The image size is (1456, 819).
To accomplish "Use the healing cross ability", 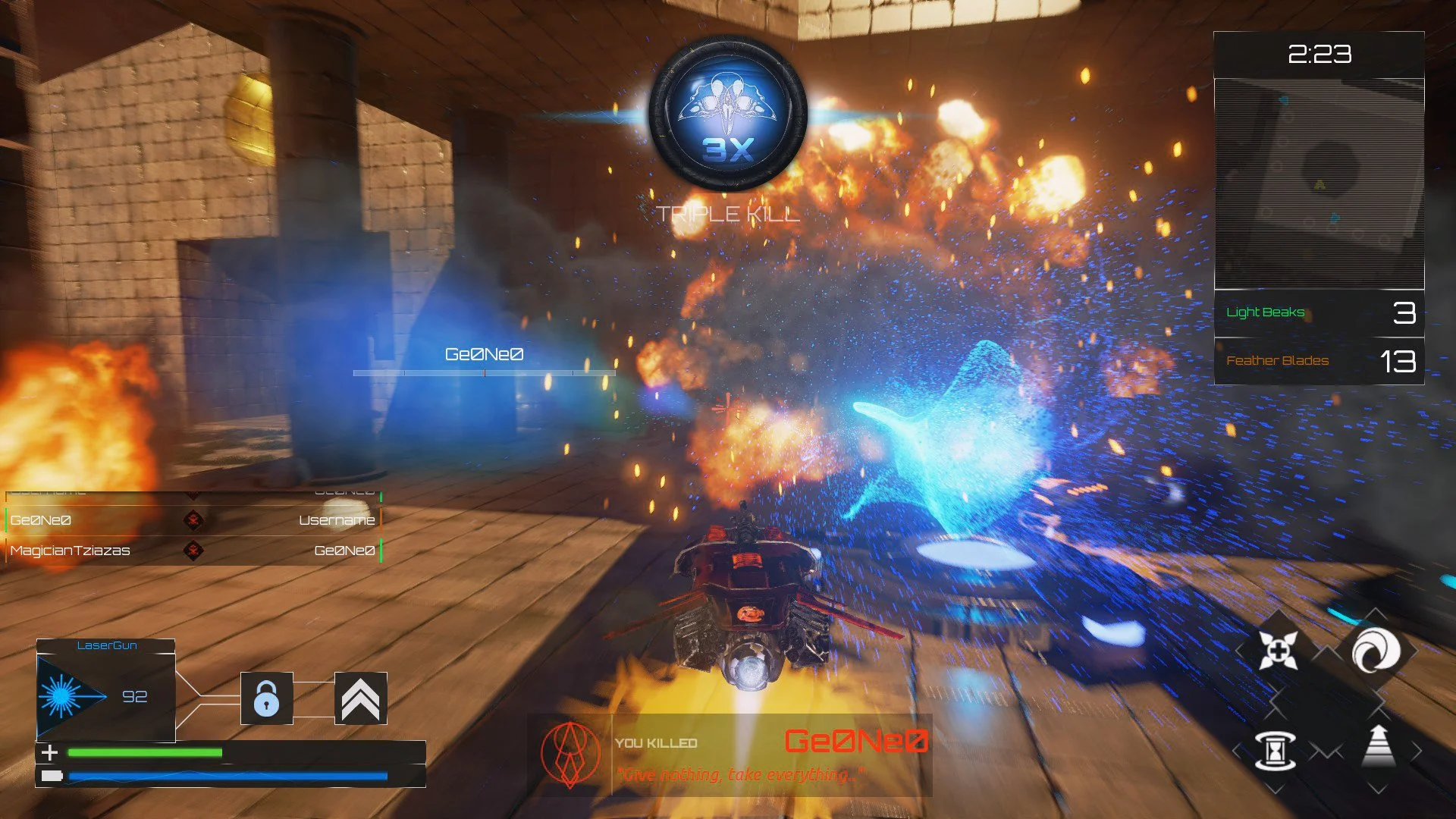I will [x=1278, y=651].
